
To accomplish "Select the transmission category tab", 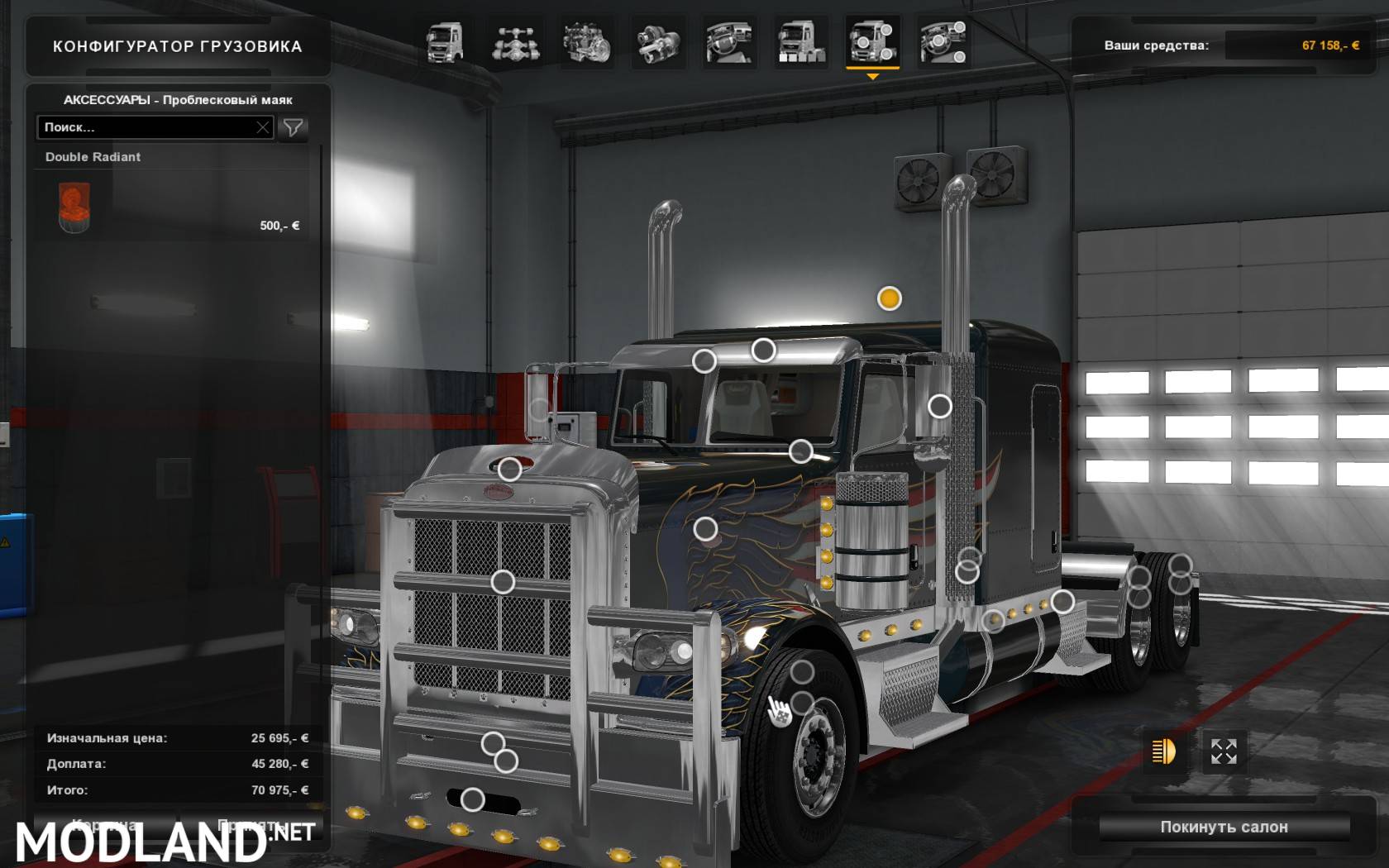I will click(x=658, y=43).
